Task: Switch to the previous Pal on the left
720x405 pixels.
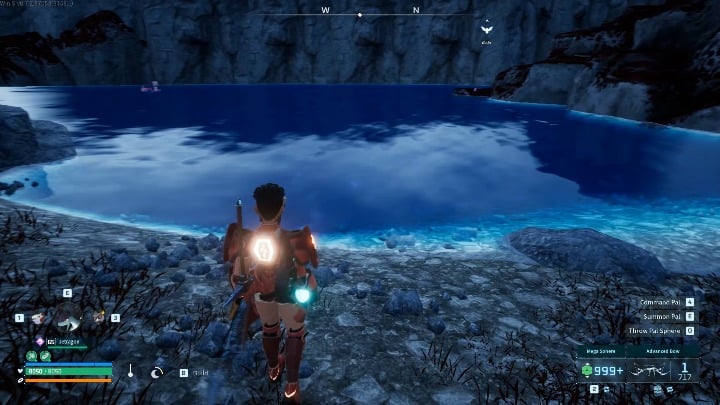Action: click(38, 318)
